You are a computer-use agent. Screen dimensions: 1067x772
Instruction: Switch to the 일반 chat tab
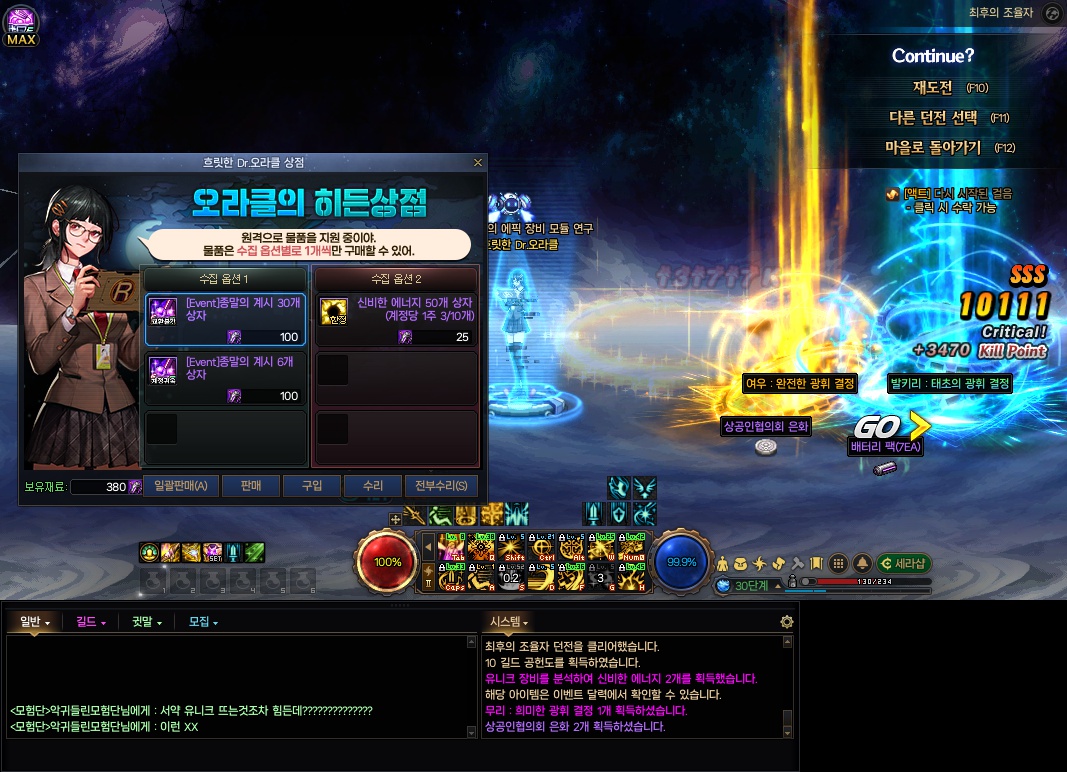34,622
